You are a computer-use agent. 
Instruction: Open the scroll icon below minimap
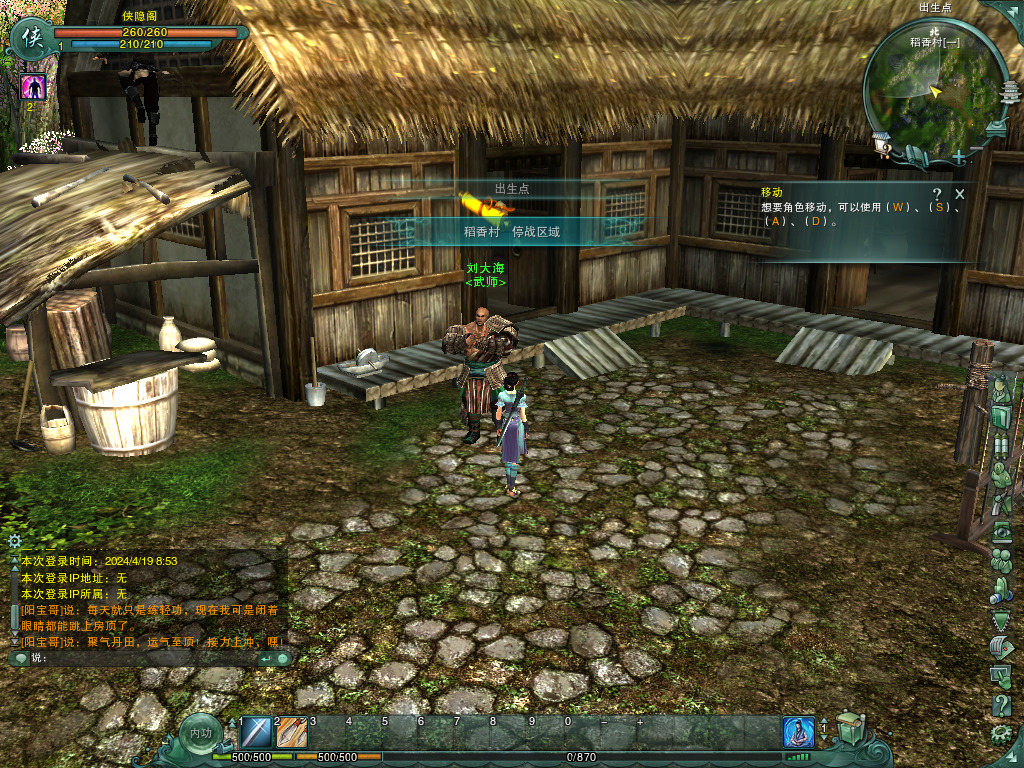pos(915,155)
